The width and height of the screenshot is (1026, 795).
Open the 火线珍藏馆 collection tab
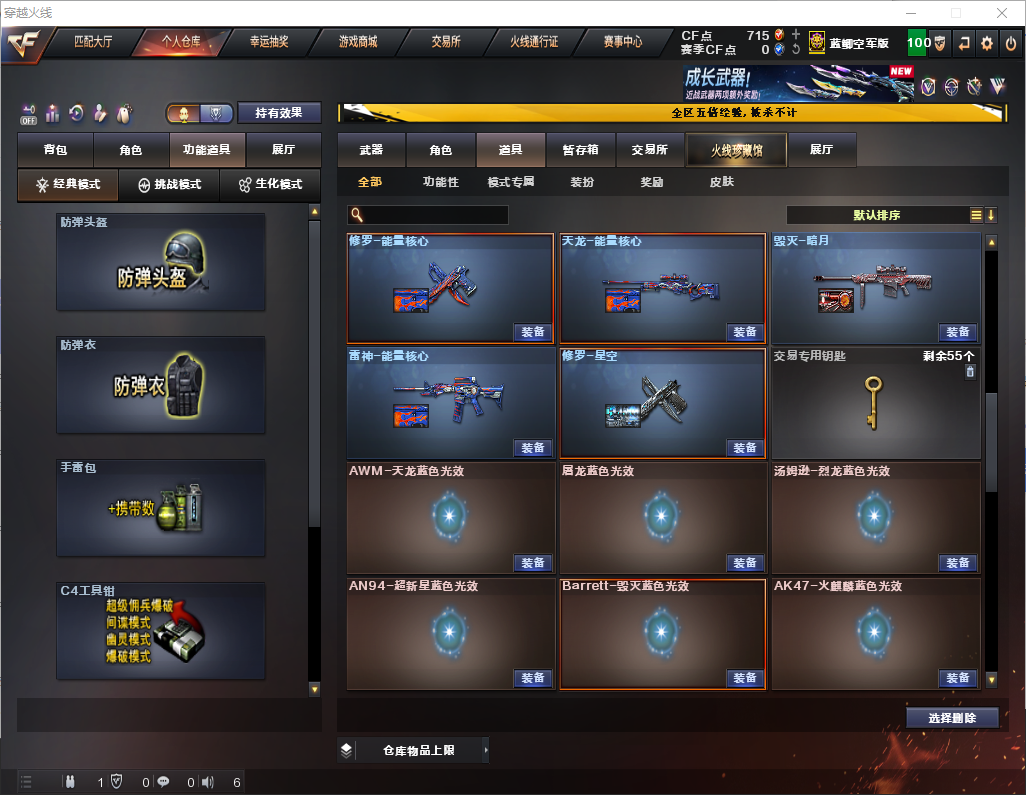click(736, 150)
